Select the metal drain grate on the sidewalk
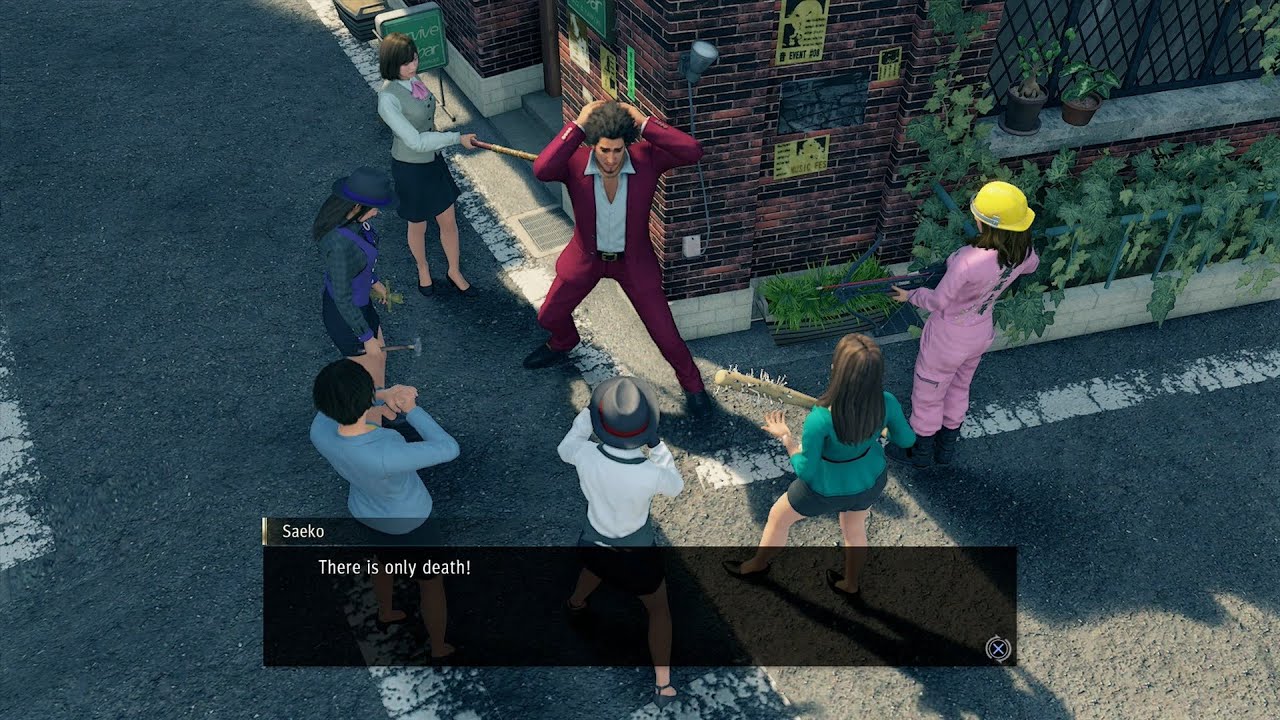This screenshot has width=1280, height=720. tap(545, 230)
